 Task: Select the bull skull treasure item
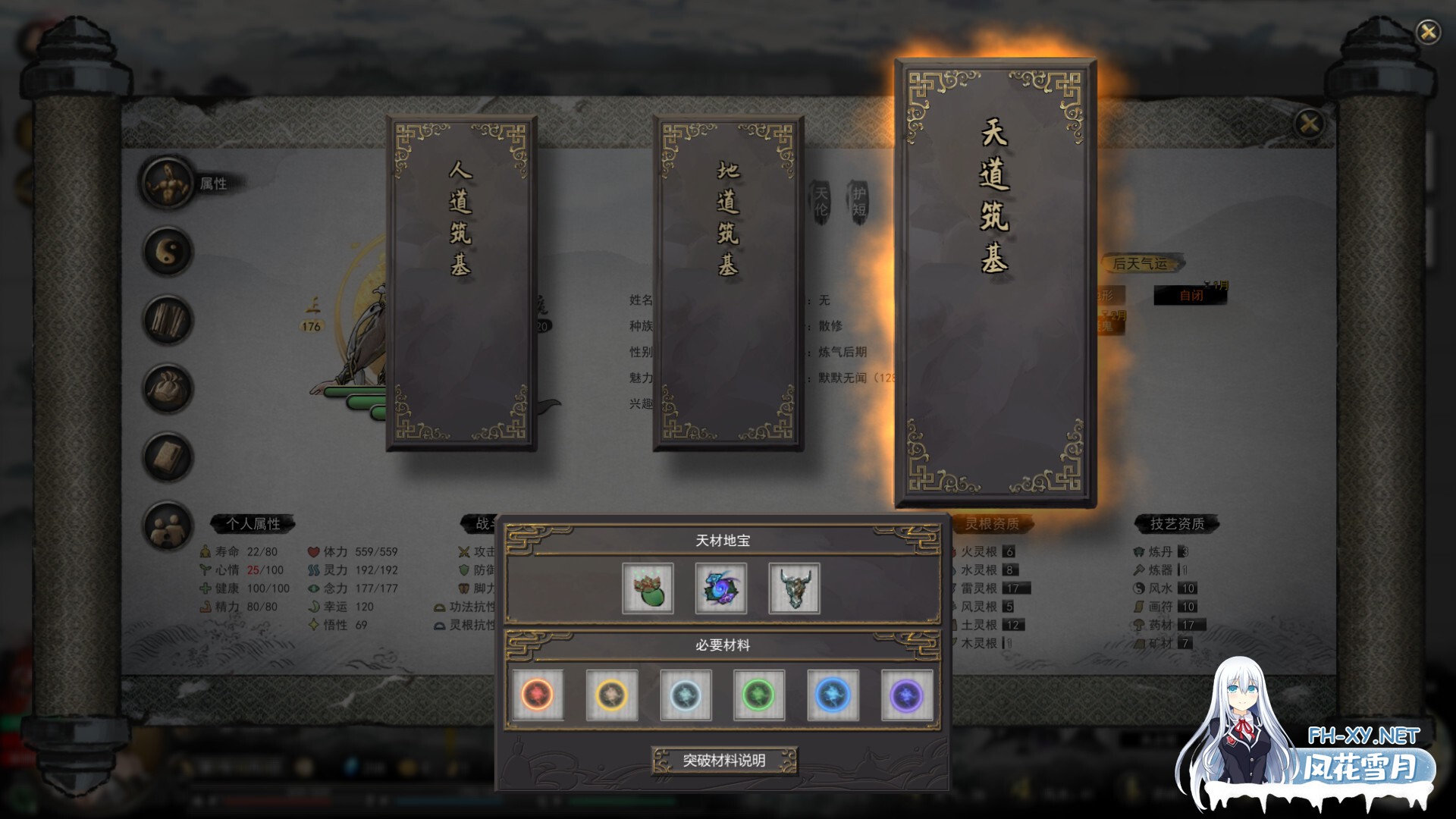793,588
